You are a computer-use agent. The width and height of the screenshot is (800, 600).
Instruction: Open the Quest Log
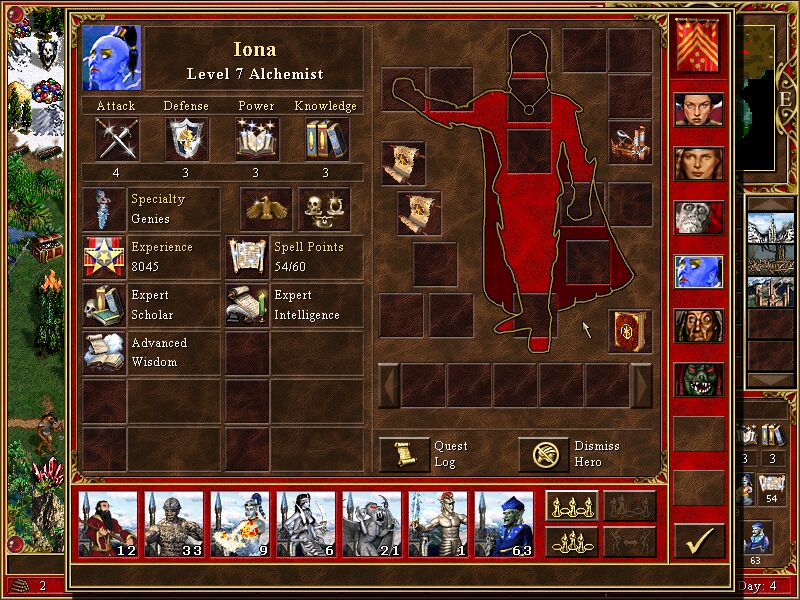click(404, 455)
